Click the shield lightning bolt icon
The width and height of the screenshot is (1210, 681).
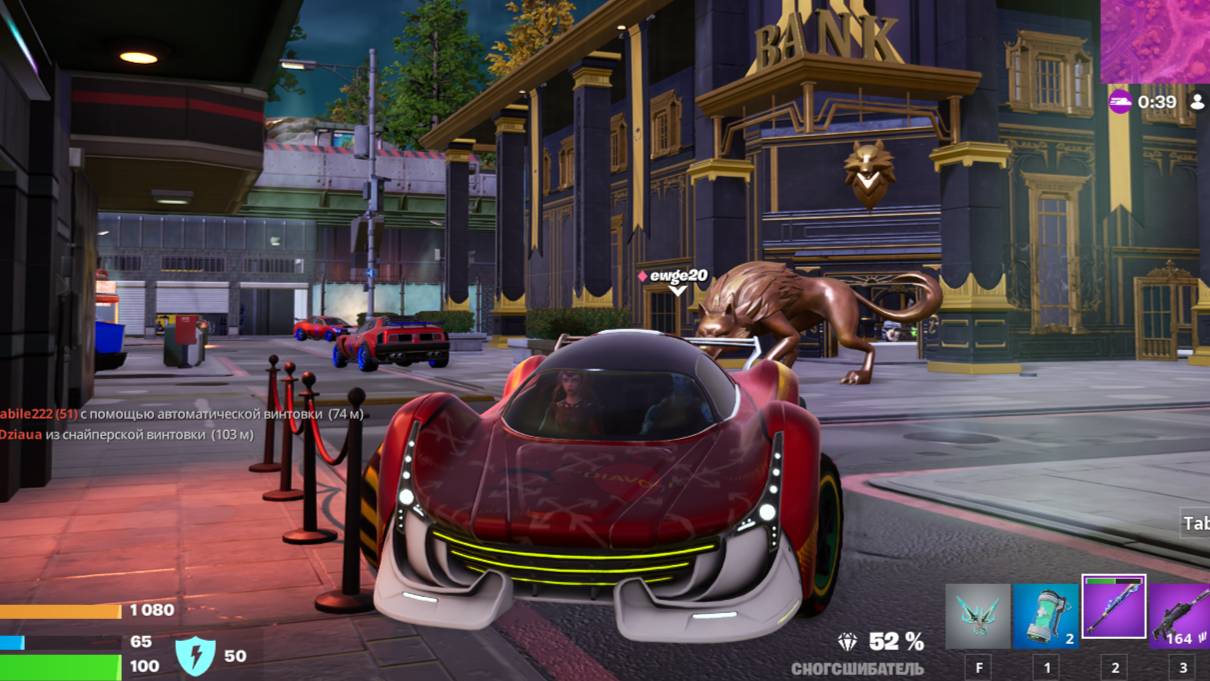tap(195, 656)
